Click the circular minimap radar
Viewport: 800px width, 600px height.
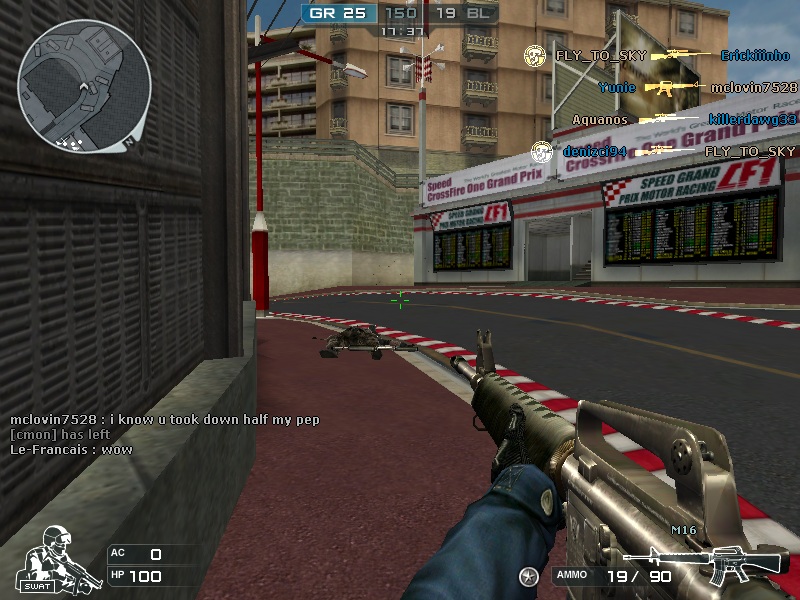click(x=84, y=86)
